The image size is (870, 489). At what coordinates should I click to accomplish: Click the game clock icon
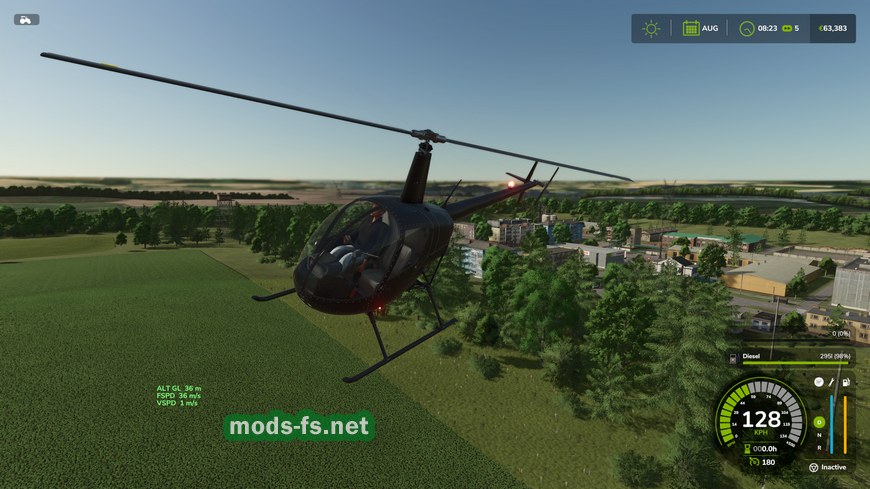pyautogui.click(x=746, y=28)
